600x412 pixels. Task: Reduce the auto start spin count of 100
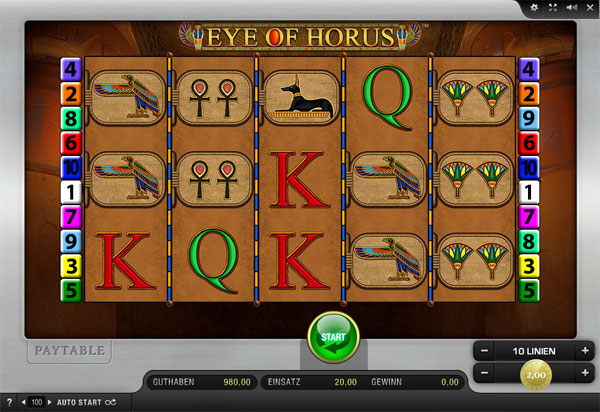pos(25,402)
